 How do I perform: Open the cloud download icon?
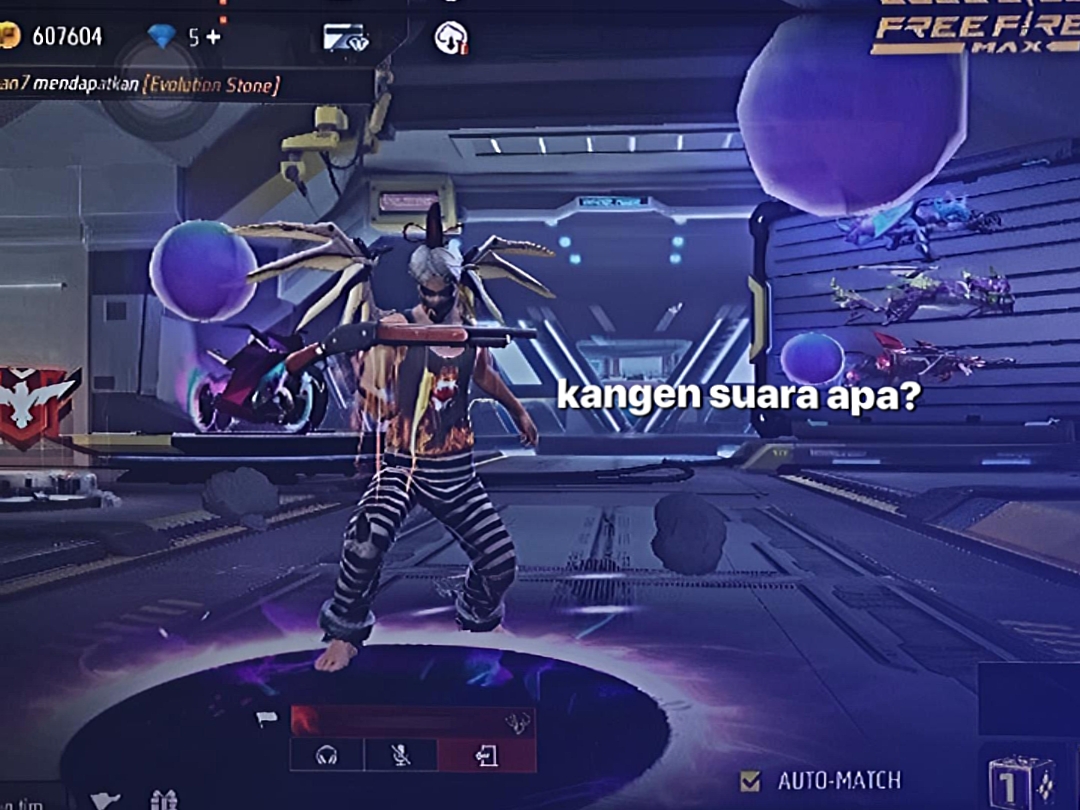[x=450, y=38]
